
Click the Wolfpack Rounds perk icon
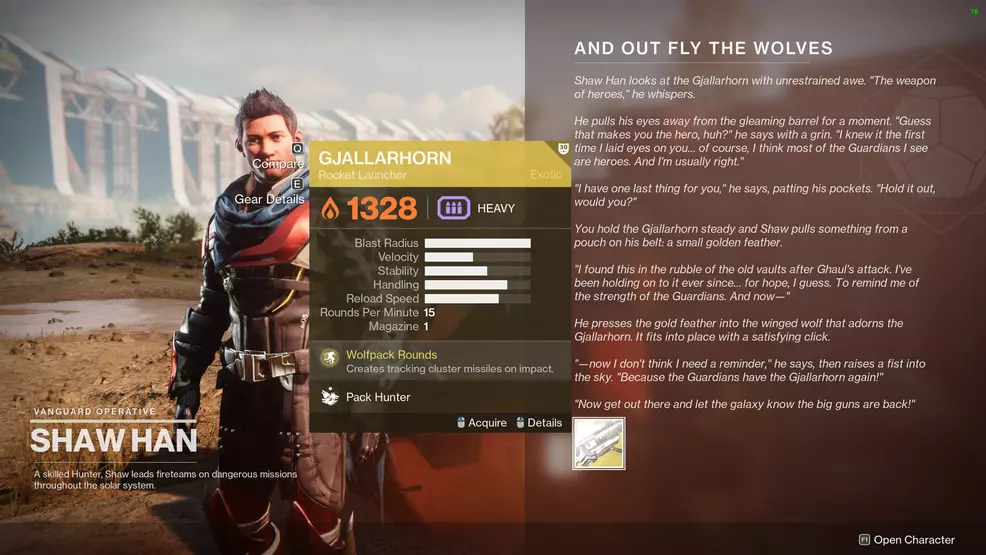pos(329,358)
